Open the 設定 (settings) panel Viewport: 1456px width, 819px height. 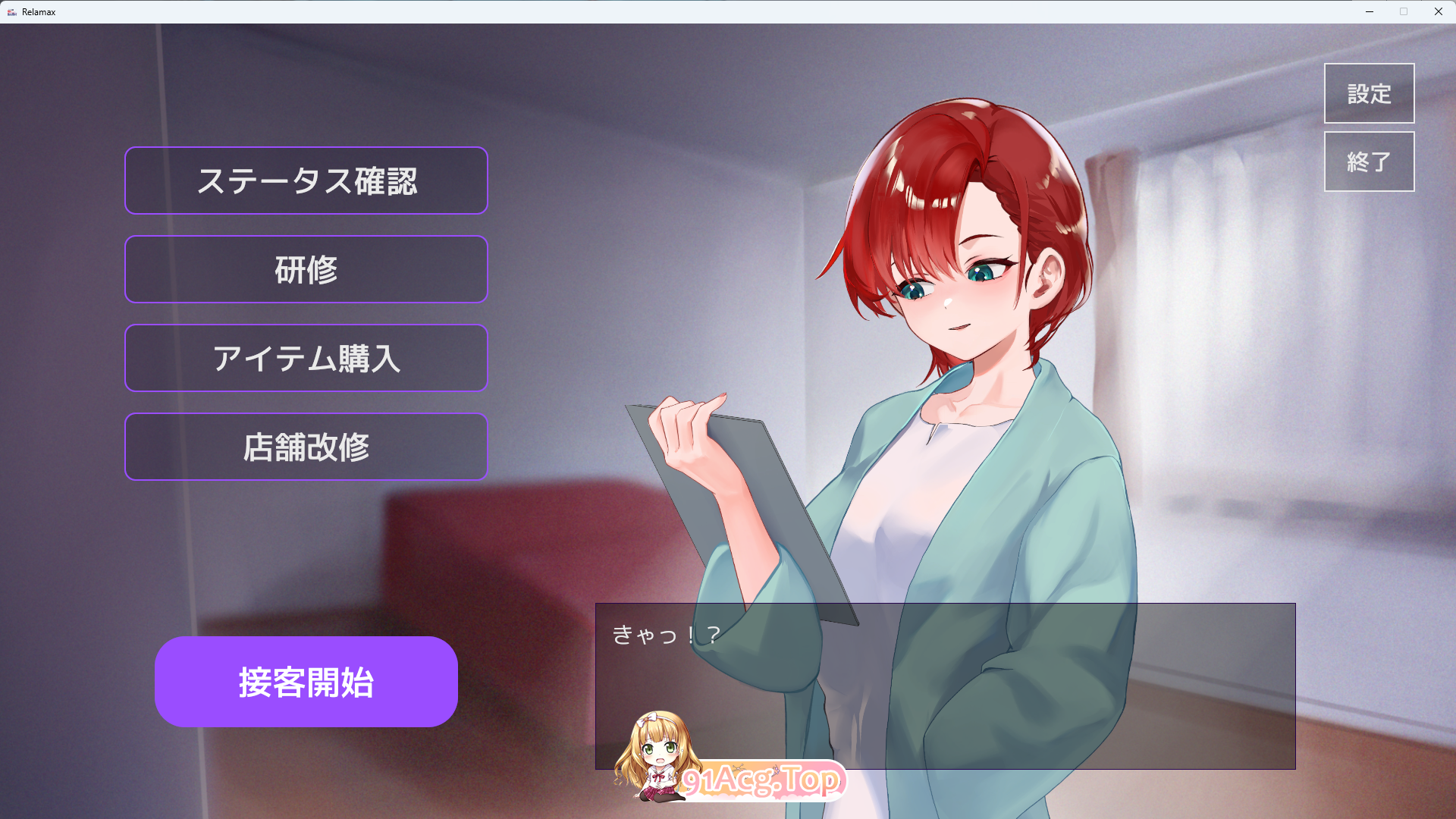[1369, 93]
